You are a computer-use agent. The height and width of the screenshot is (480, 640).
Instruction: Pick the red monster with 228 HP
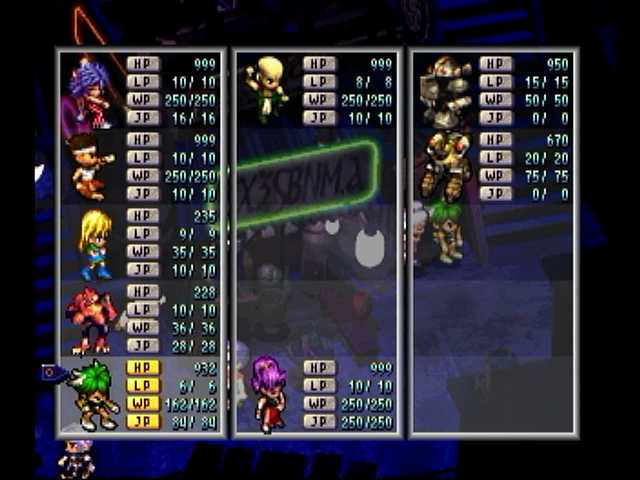[91, 318]
